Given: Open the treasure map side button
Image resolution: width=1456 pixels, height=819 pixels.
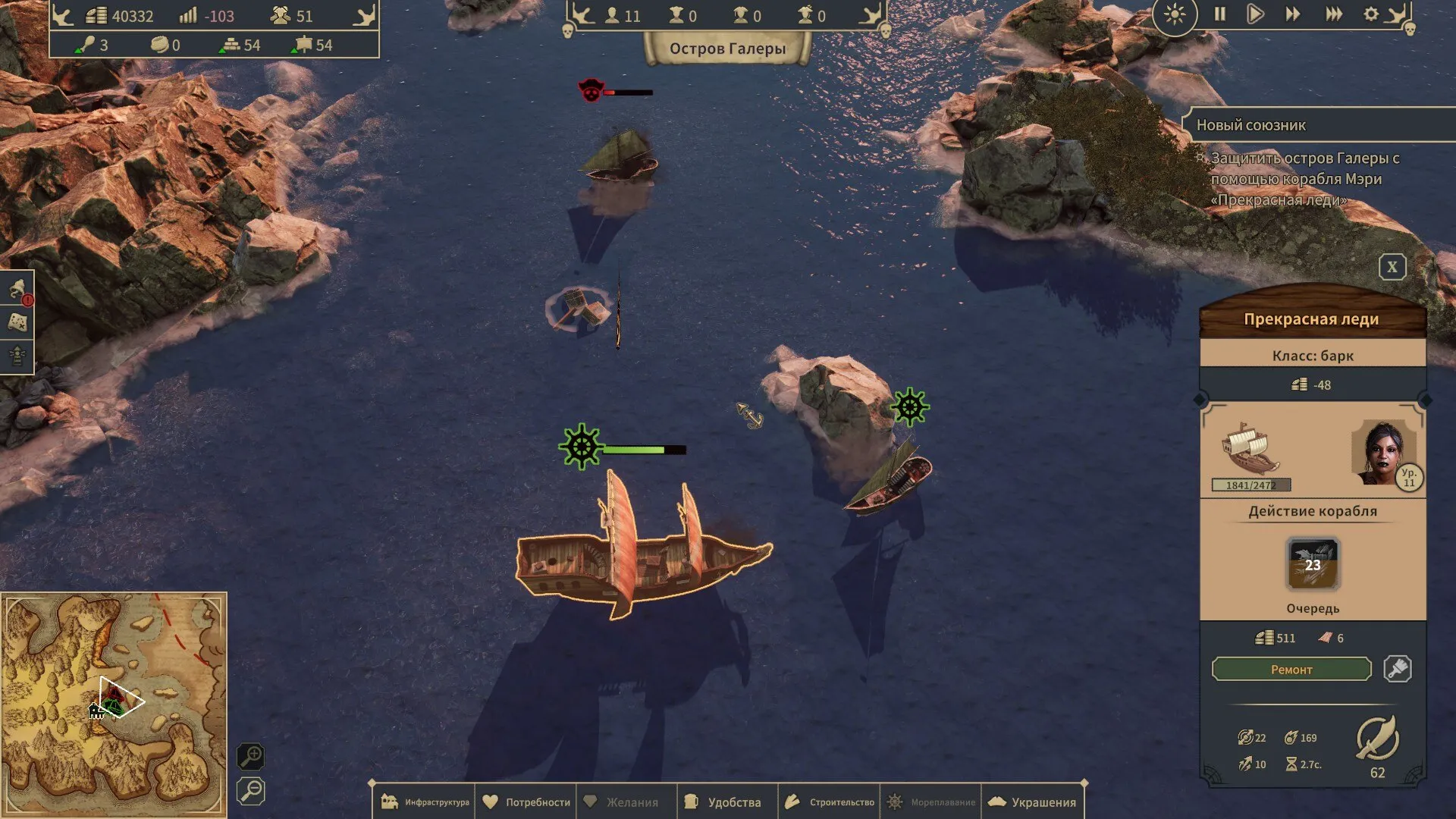Looking at the screenshot, I should point(17,323).
